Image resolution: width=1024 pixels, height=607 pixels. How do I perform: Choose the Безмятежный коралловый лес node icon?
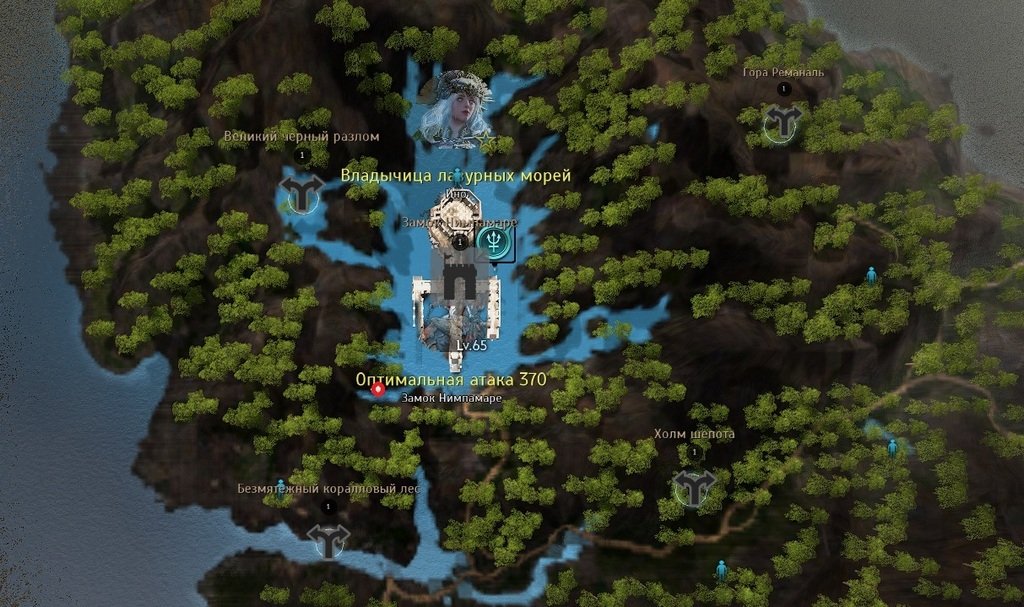click(x=329, y=540)
